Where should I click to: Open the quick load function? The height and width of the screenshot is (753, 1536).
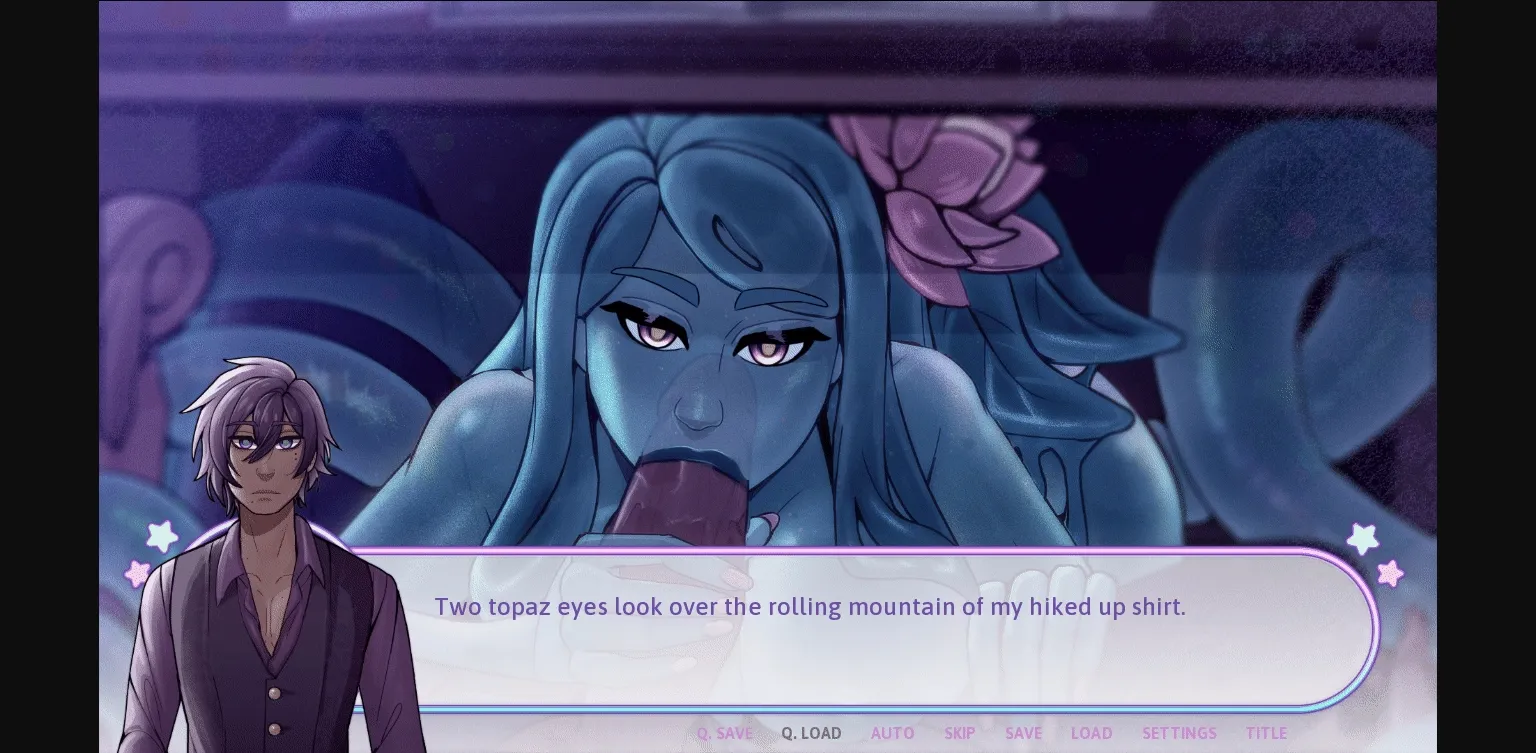click(811, 733)
